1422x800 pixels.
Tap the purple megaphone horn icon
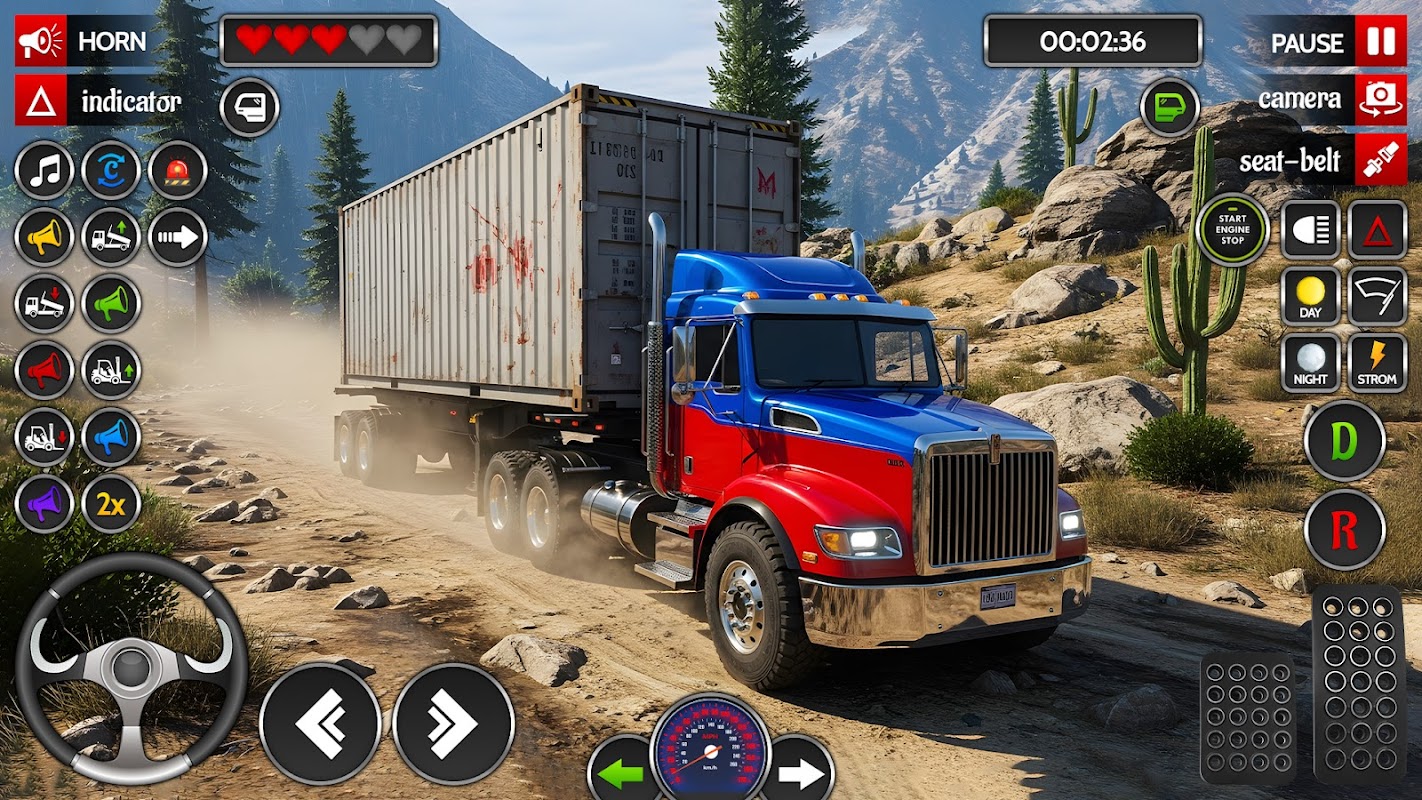44,504
